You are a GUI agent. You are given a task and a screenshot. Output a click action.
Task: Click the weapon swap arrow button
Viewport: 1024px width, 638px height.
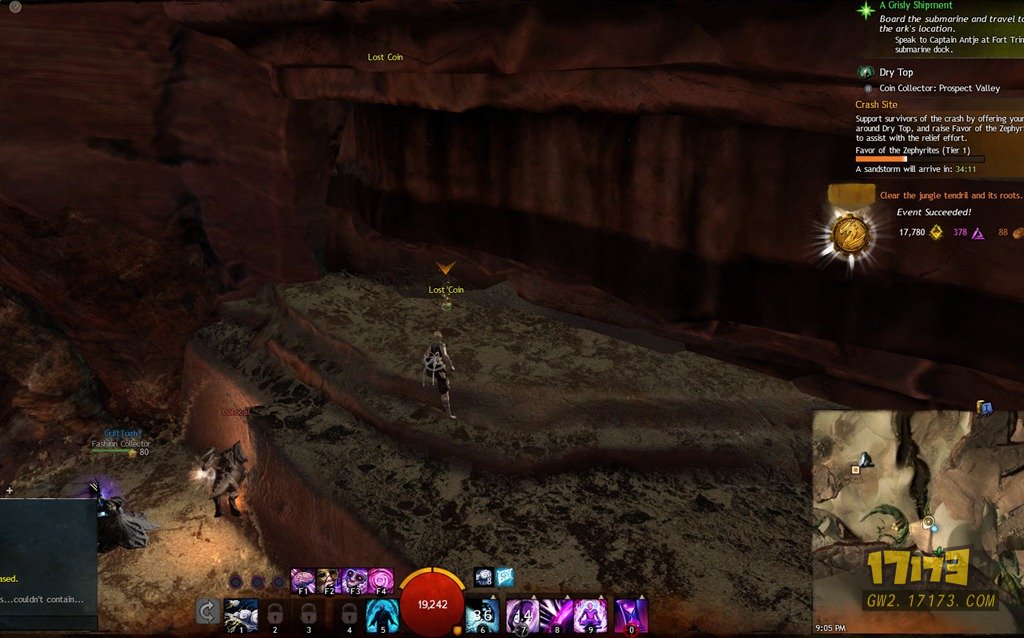click(x=207, y=612)
